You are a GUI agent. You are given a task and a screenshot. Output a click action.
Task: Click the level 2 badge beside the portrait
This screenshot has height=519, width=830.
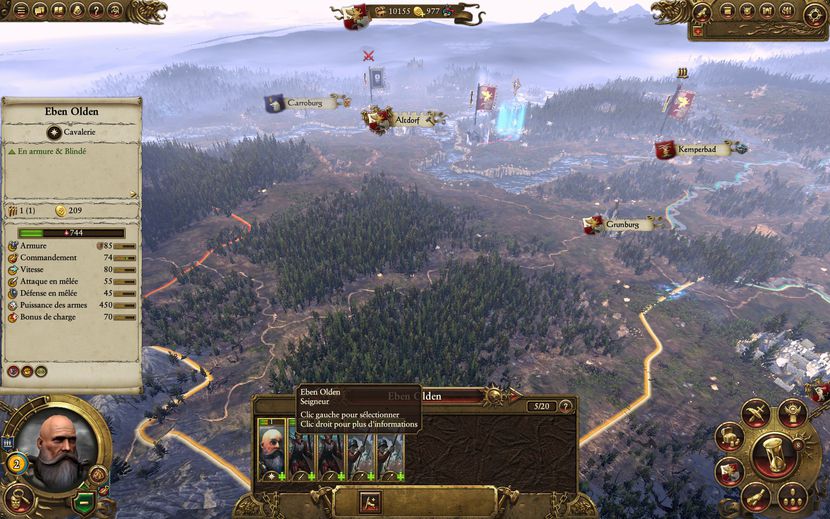click(17, 461)
